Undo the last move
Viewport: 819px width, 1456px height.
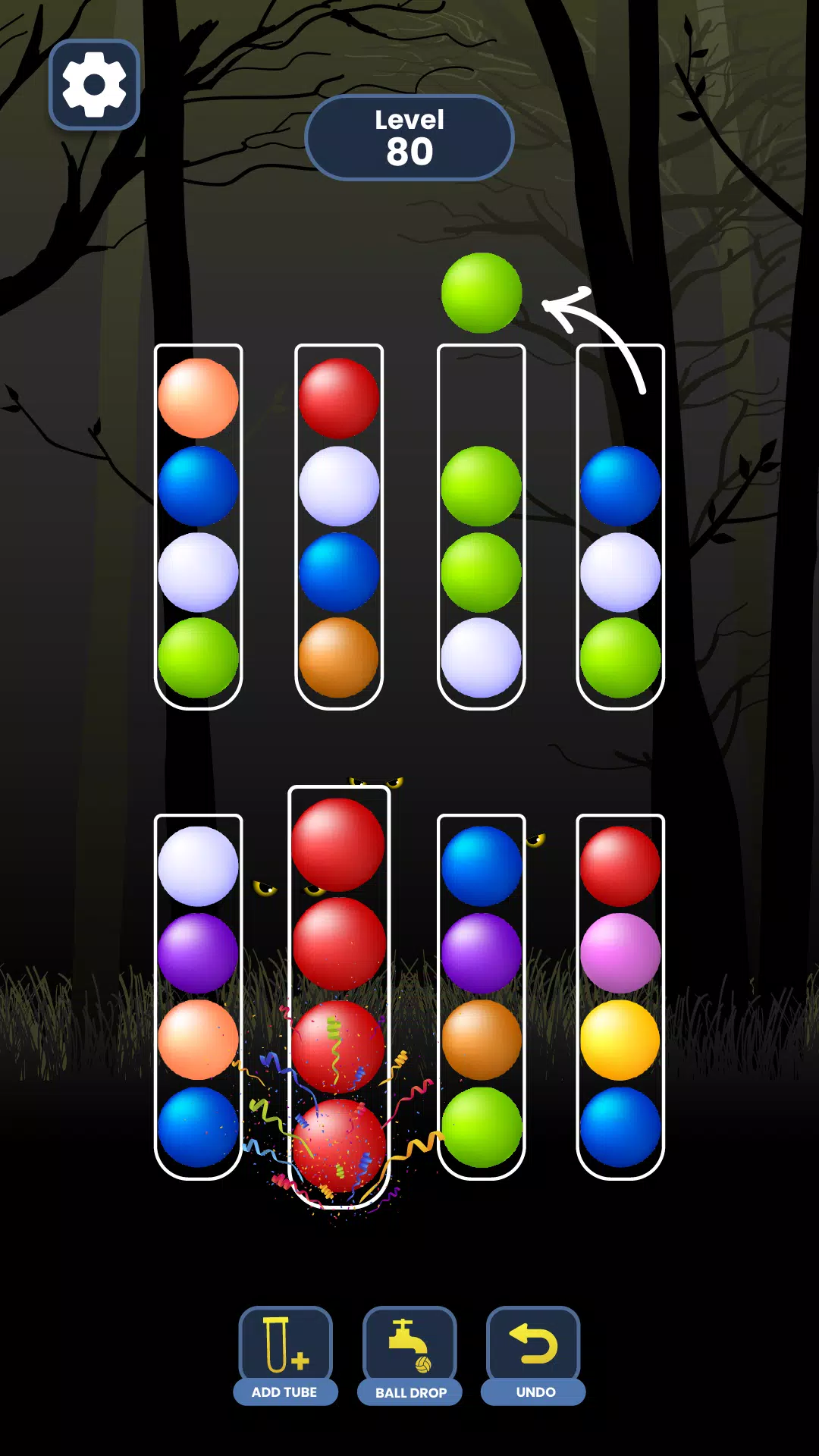[534, 1354]
